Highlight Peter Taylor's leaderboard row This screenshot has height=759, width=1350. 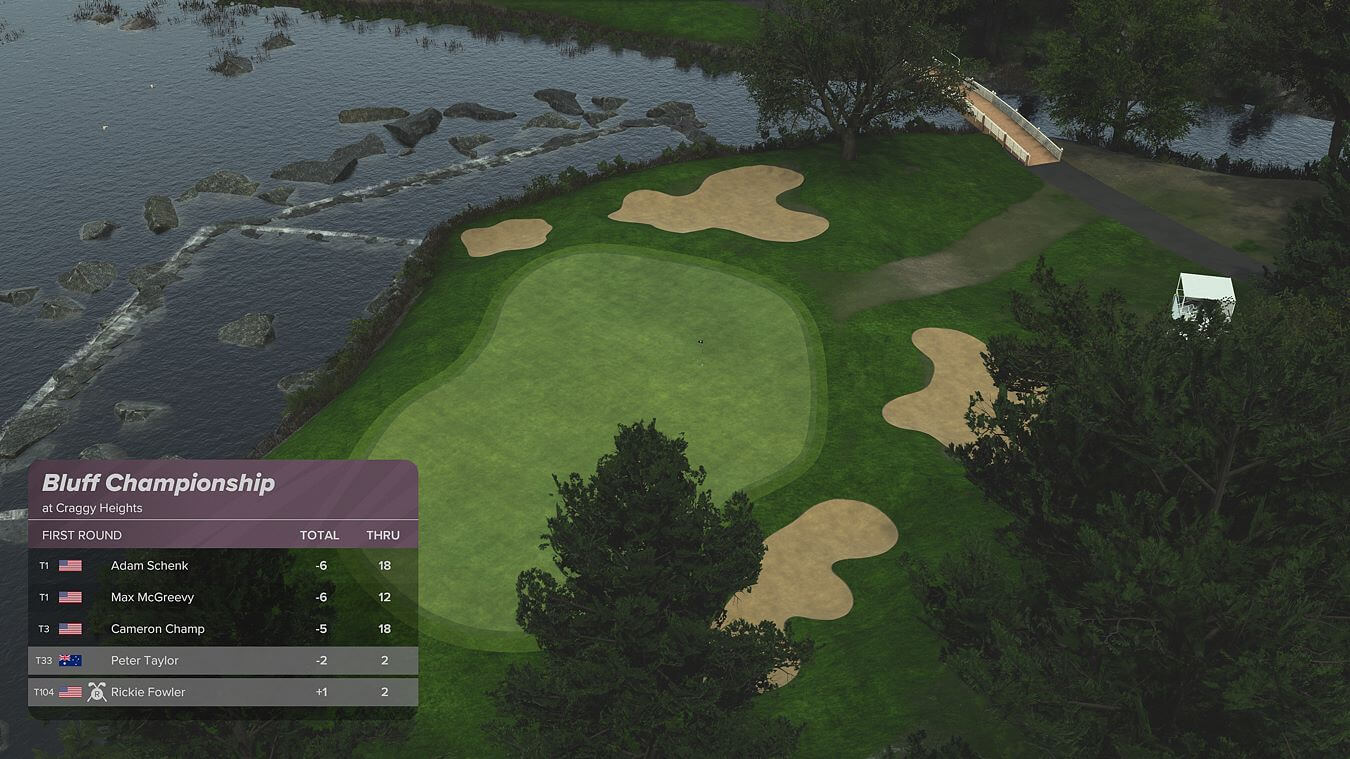tap(222, 660)
